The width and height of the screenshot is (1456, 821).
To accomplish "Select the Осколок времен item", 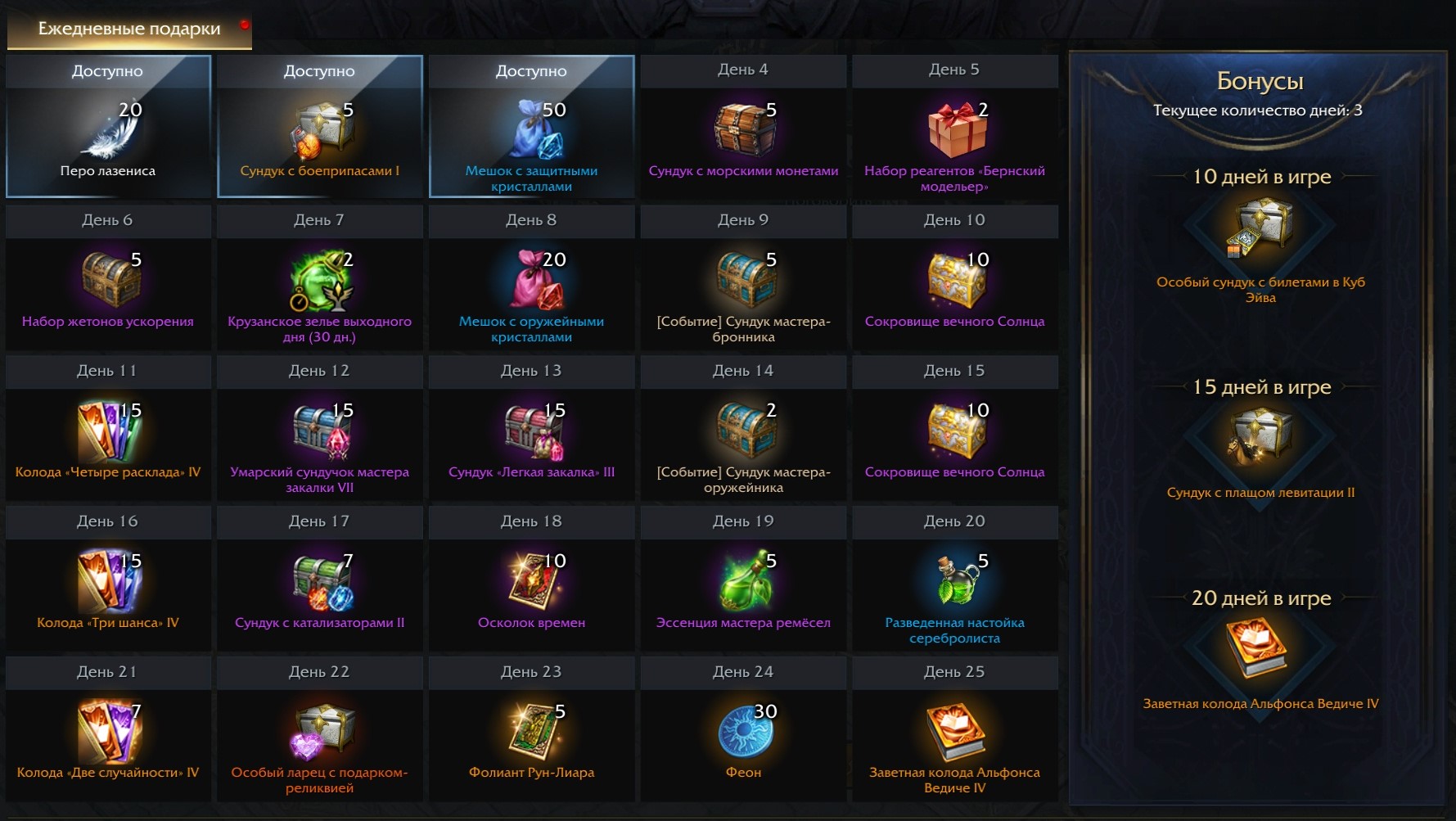I will point(531,583).
